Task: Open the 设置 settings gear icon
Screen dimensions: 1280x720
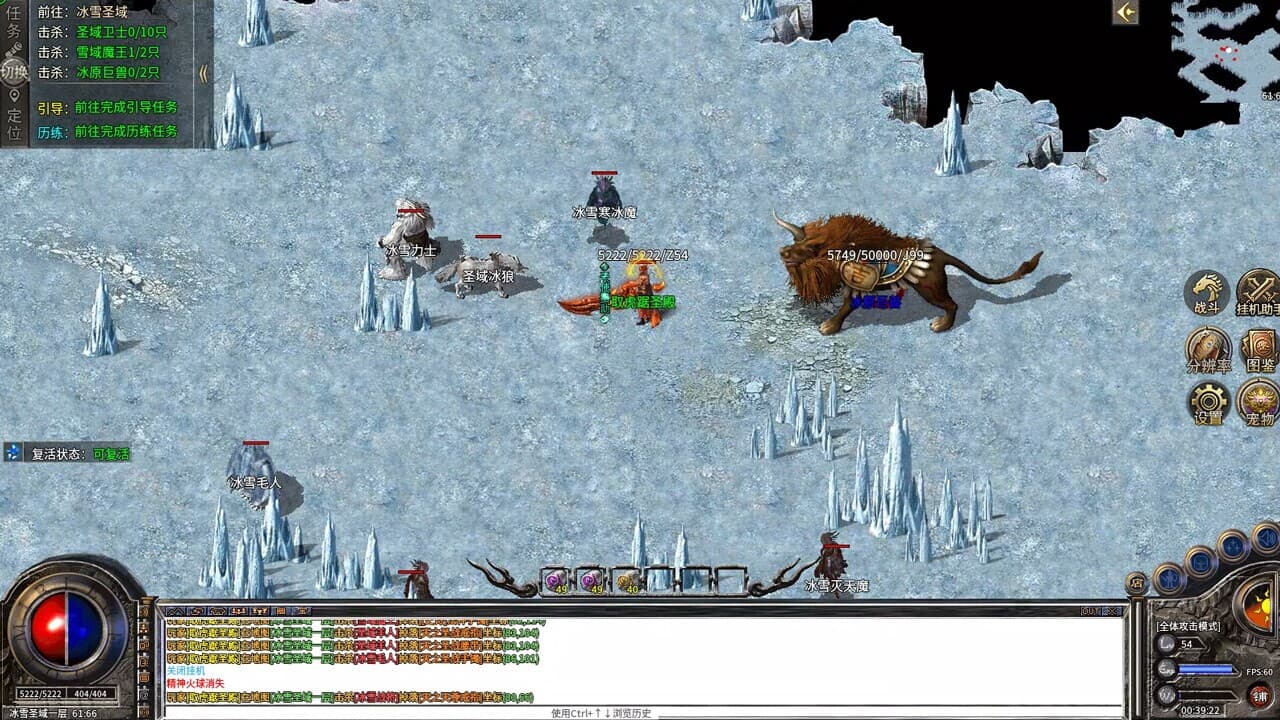Action: click(1207, 403)
